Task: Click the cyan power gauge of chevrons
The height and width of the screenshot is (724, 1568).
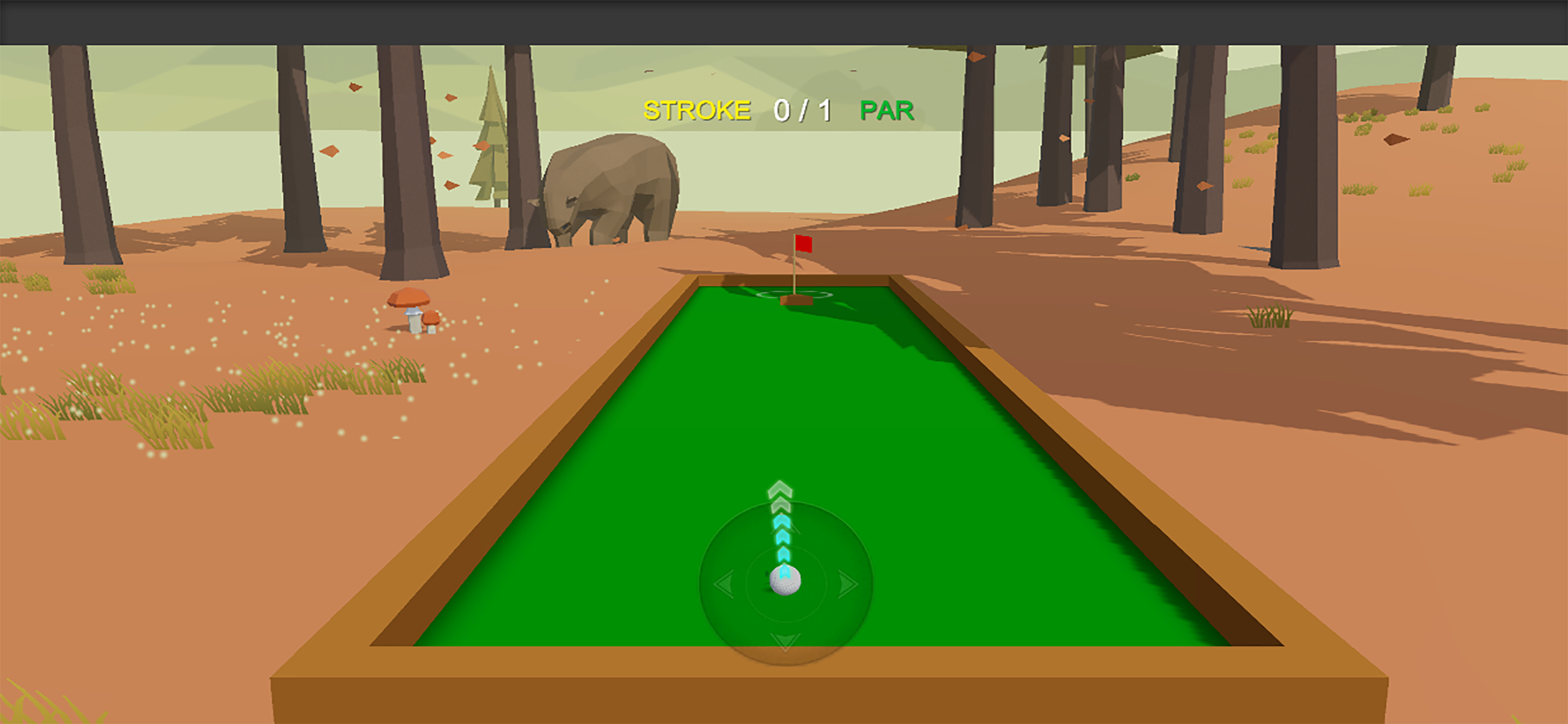Action: tap(782, 544)
